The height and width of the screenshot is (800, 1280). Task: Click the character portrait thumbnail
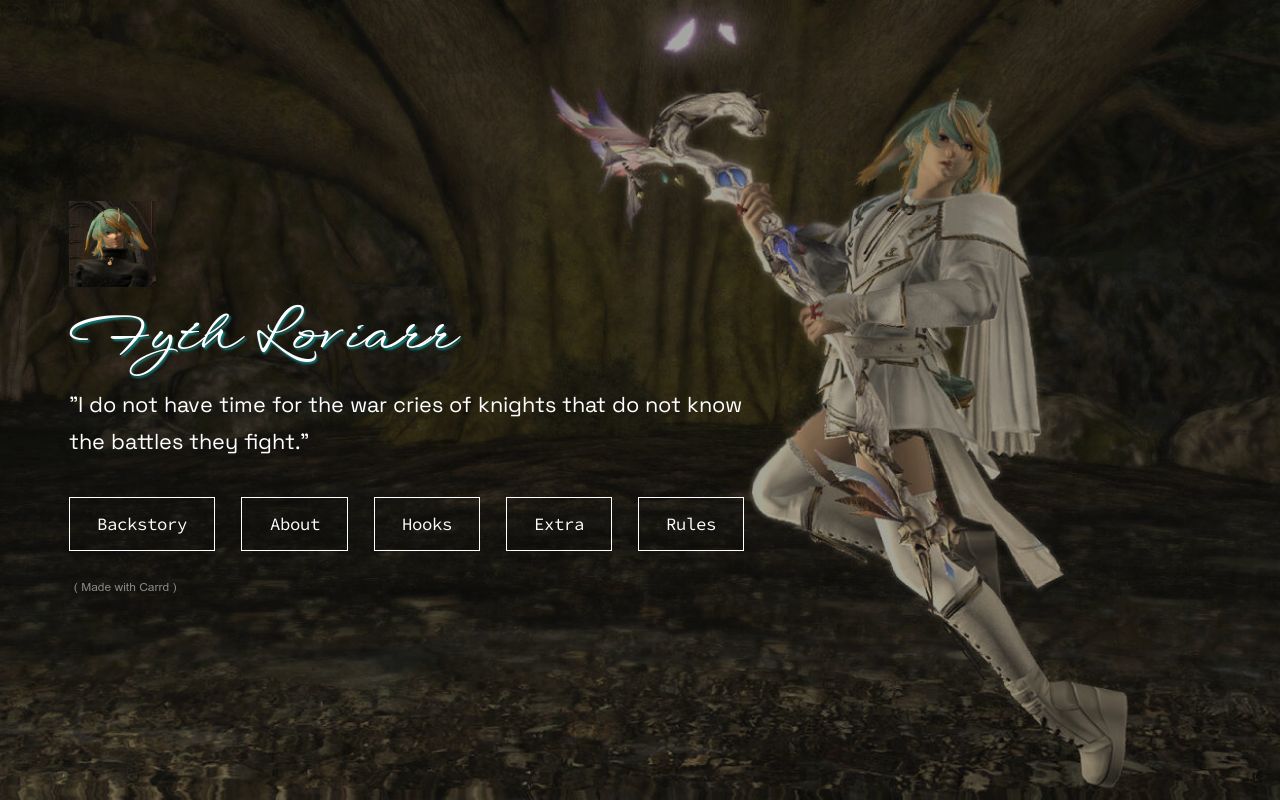click(111, 244)
